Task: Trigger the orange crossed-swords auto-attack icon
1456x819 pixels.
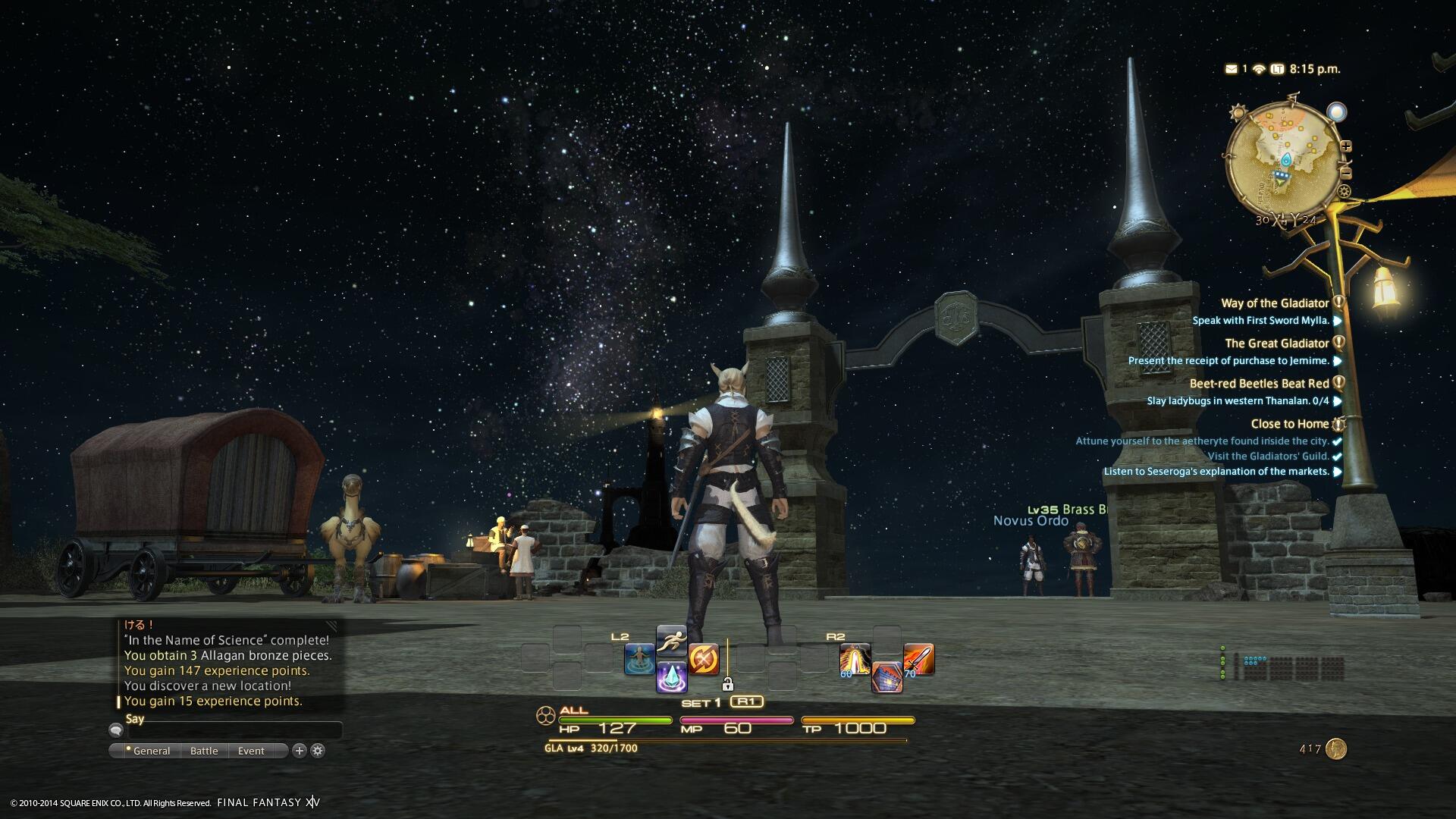Action: [704, 659]
